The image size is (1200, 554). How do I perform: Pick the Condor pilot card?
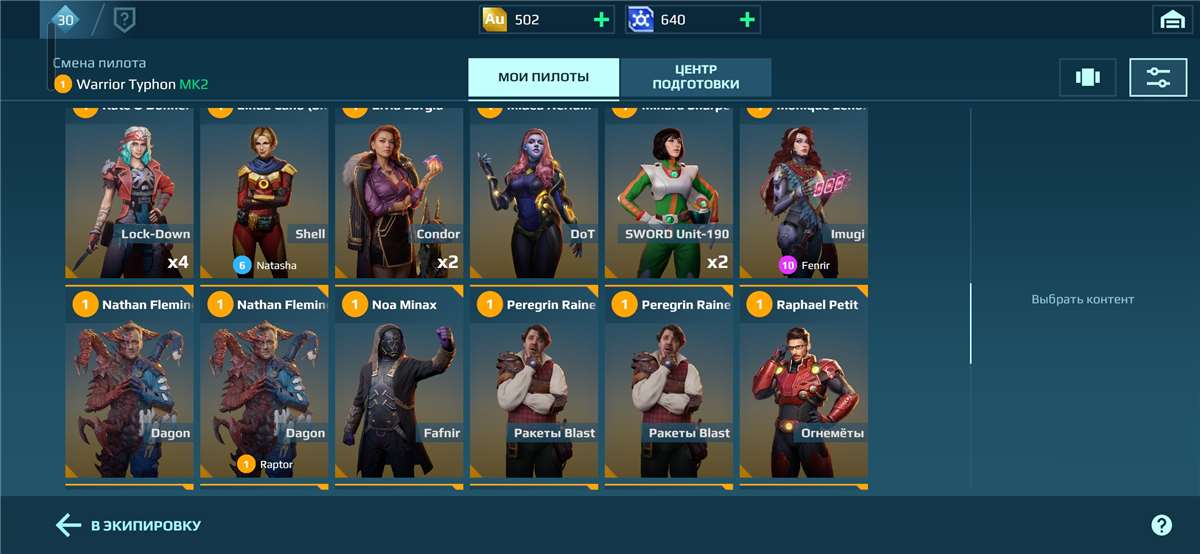399,190
